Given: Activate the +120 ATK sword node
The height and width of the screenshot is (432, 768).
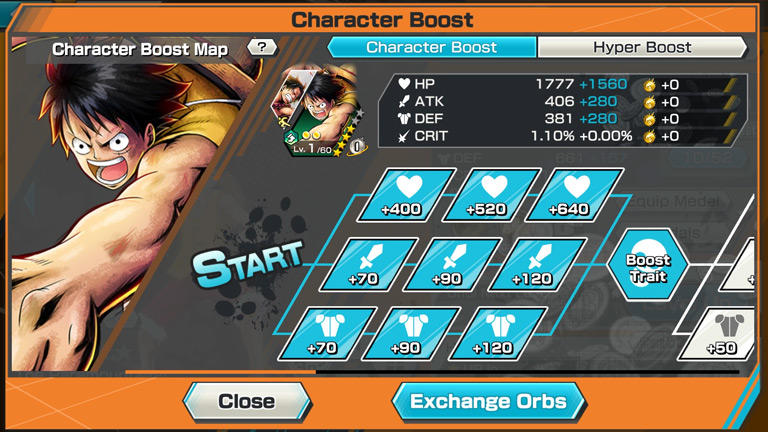Looking at the screenshot, I should (x=530, y=264).
